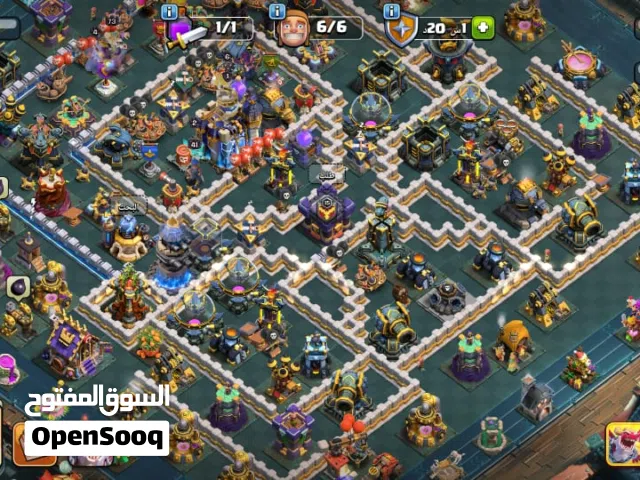Tap the green plus button beside the shield
This screenshot has height=480, width=640.
coord(483,27)
